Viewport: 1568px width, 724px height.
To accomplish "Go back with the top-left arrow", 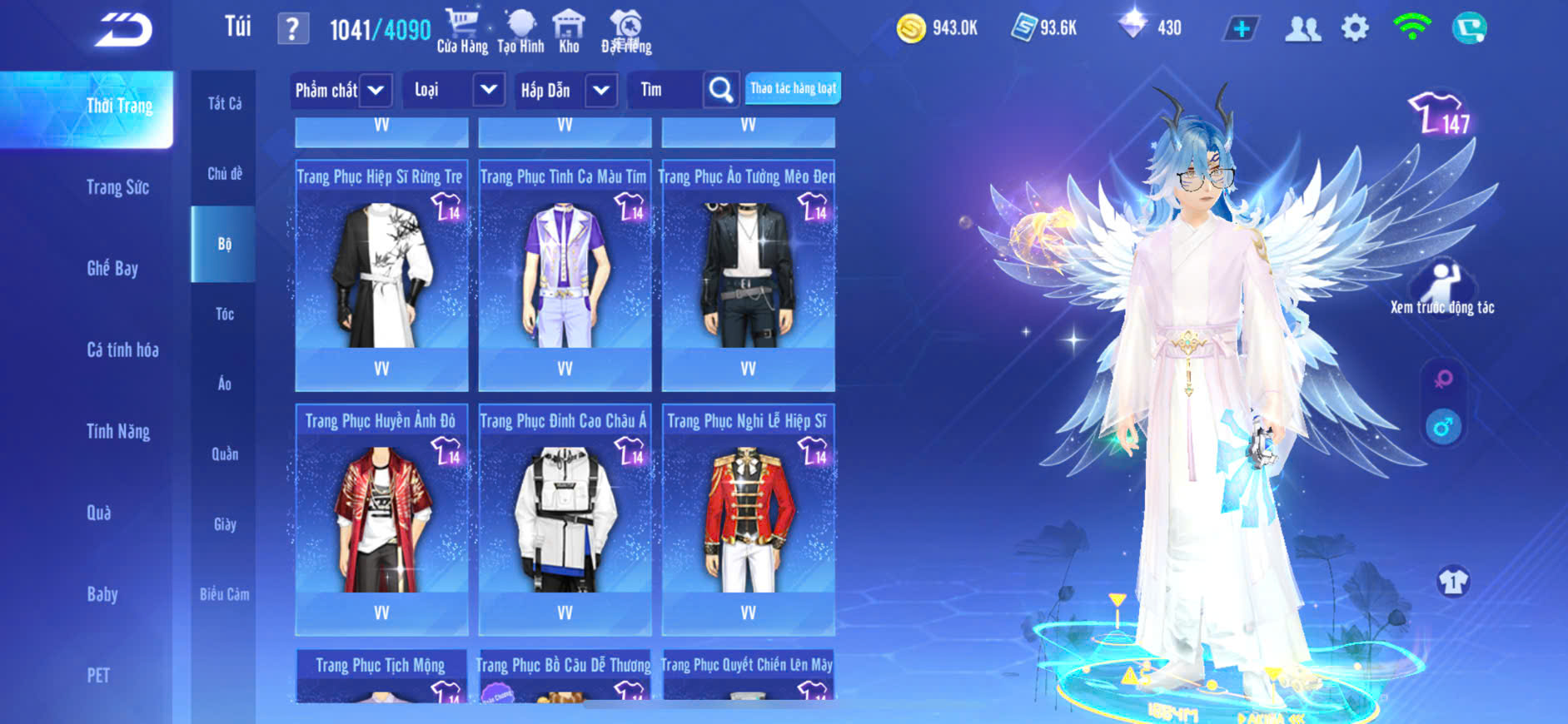I will (x=123, y=30).
